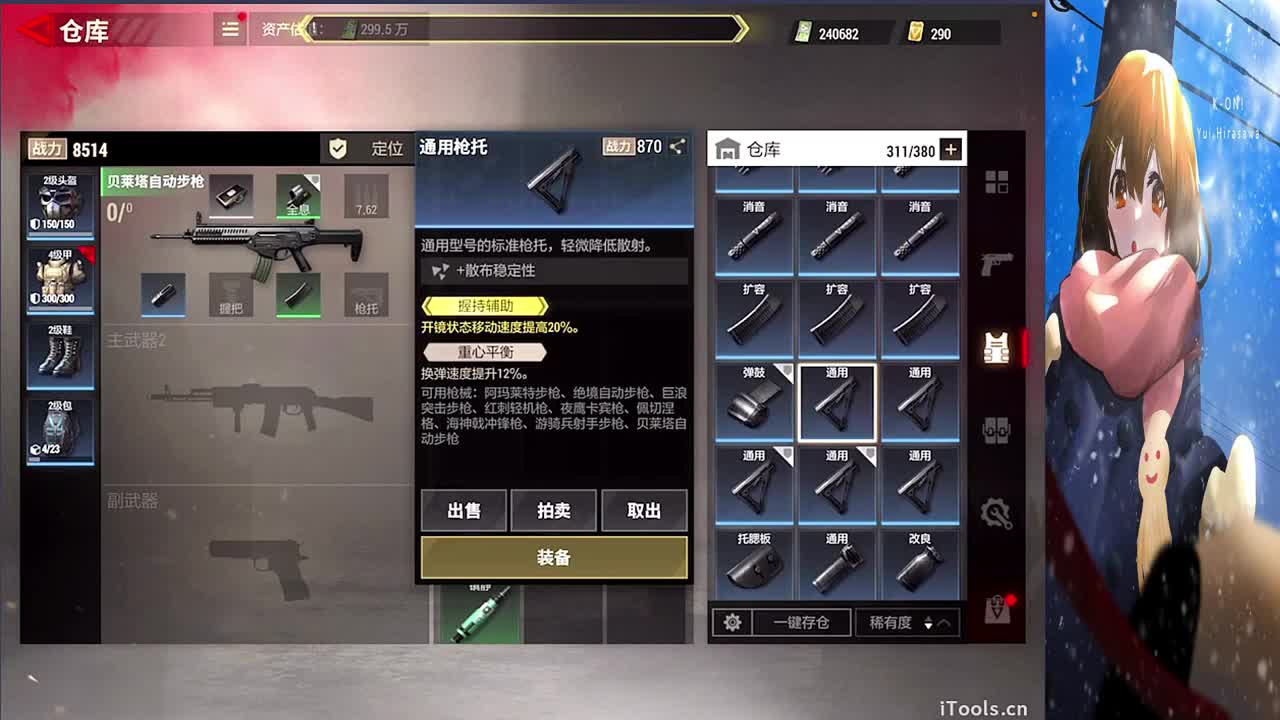This screenshot has height=720, width=1280.
Task: Open warehouse filter settings via the gear icon
Action: point(733,622)
